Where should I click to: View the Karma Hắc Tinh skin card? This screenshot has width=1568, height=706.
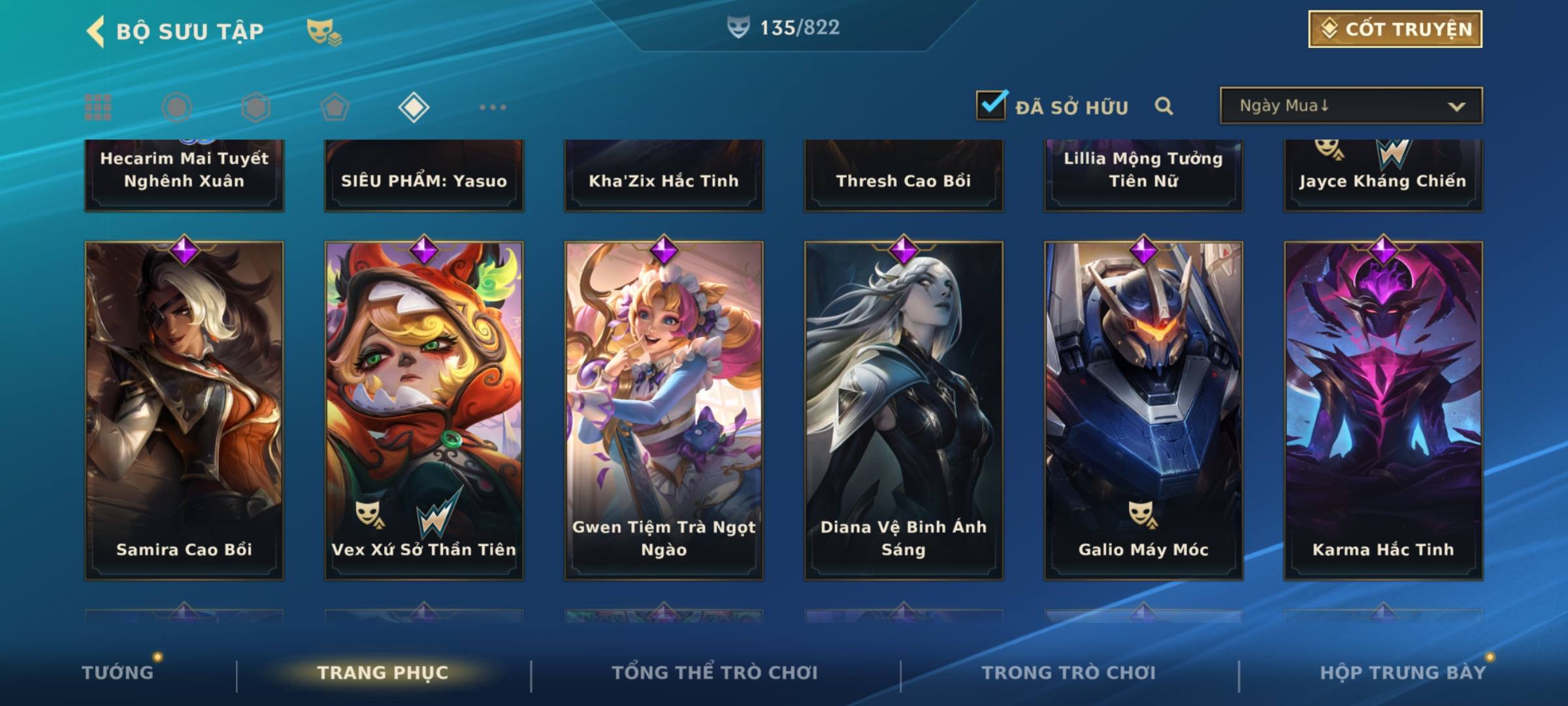pyautogui.click(x=1383, y=411)
